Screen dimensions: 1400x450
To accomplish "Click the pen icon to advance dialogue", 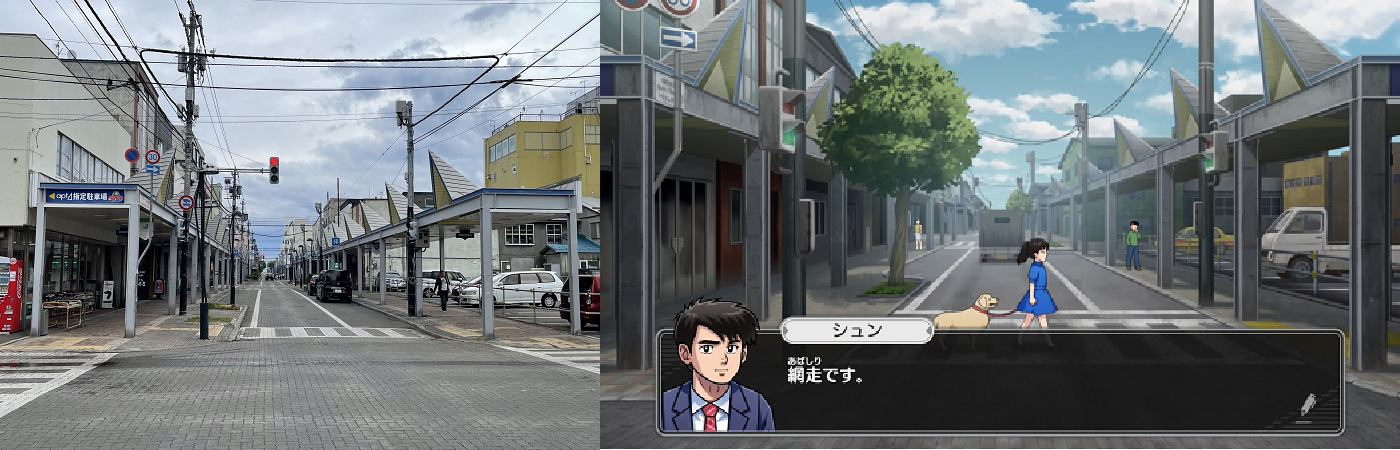I will pos(1308,404).
